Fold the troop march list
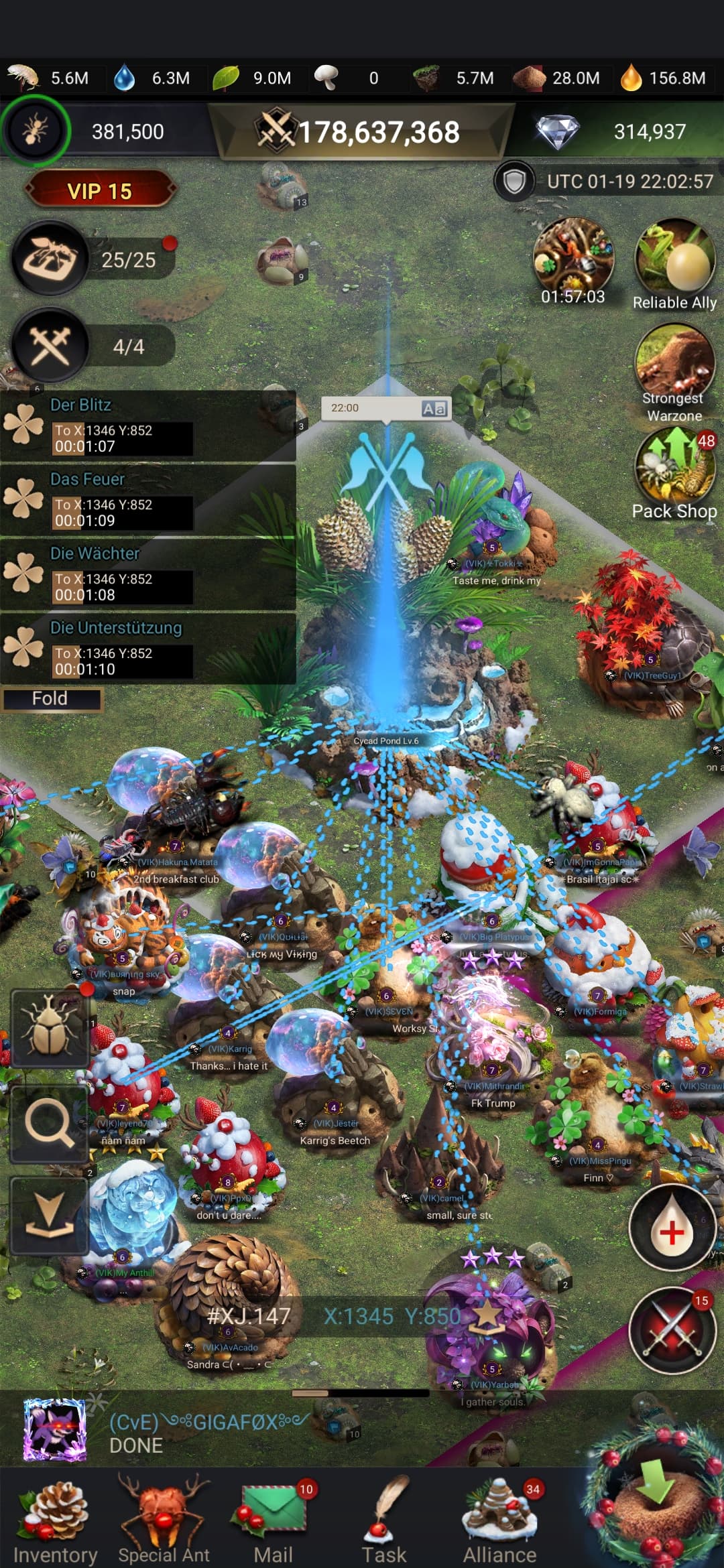This screenshot has height=1568, width=724. click(x=50, y=699)
